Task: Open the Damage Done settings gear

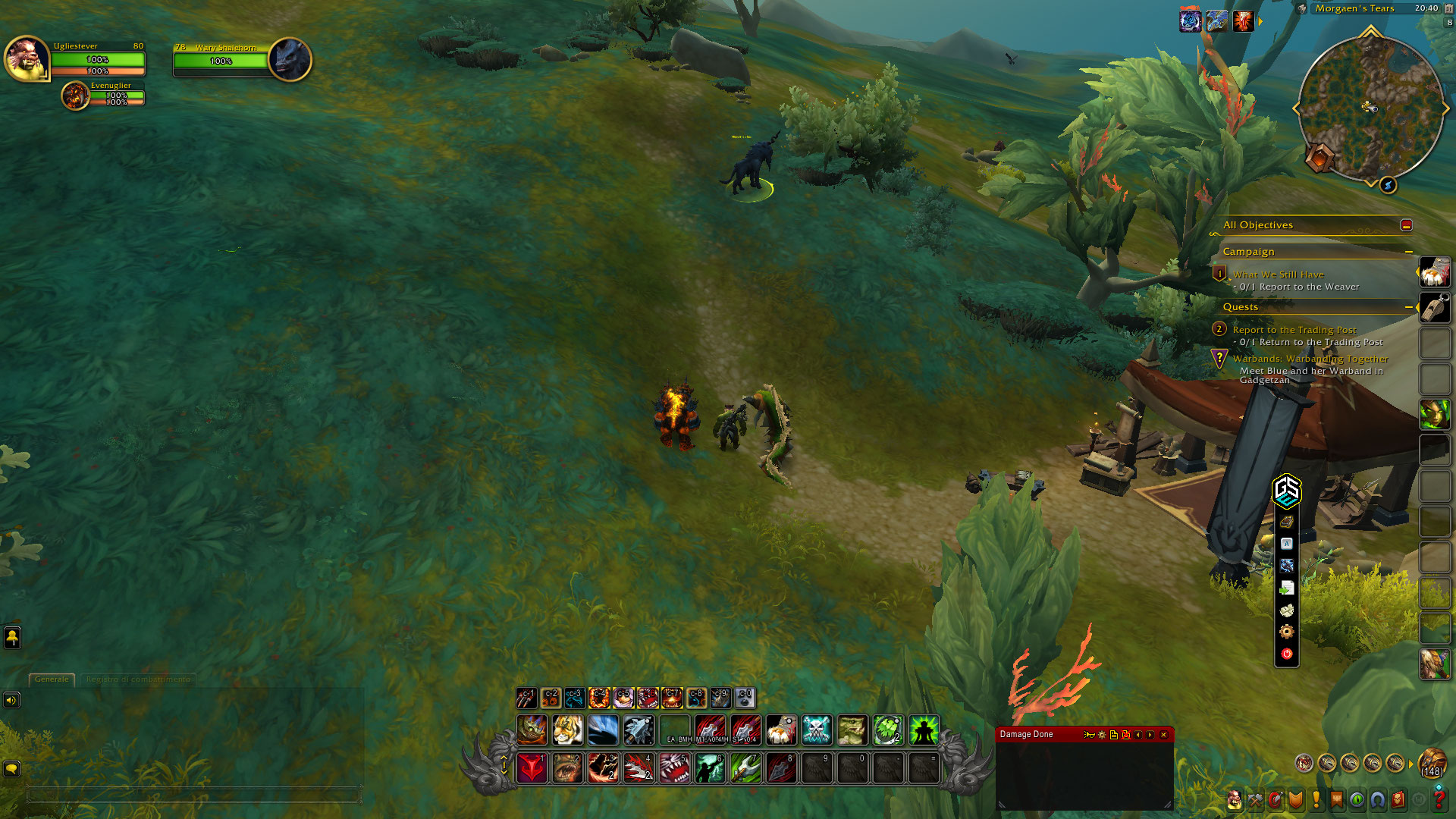Action: tap(1102, 735)
